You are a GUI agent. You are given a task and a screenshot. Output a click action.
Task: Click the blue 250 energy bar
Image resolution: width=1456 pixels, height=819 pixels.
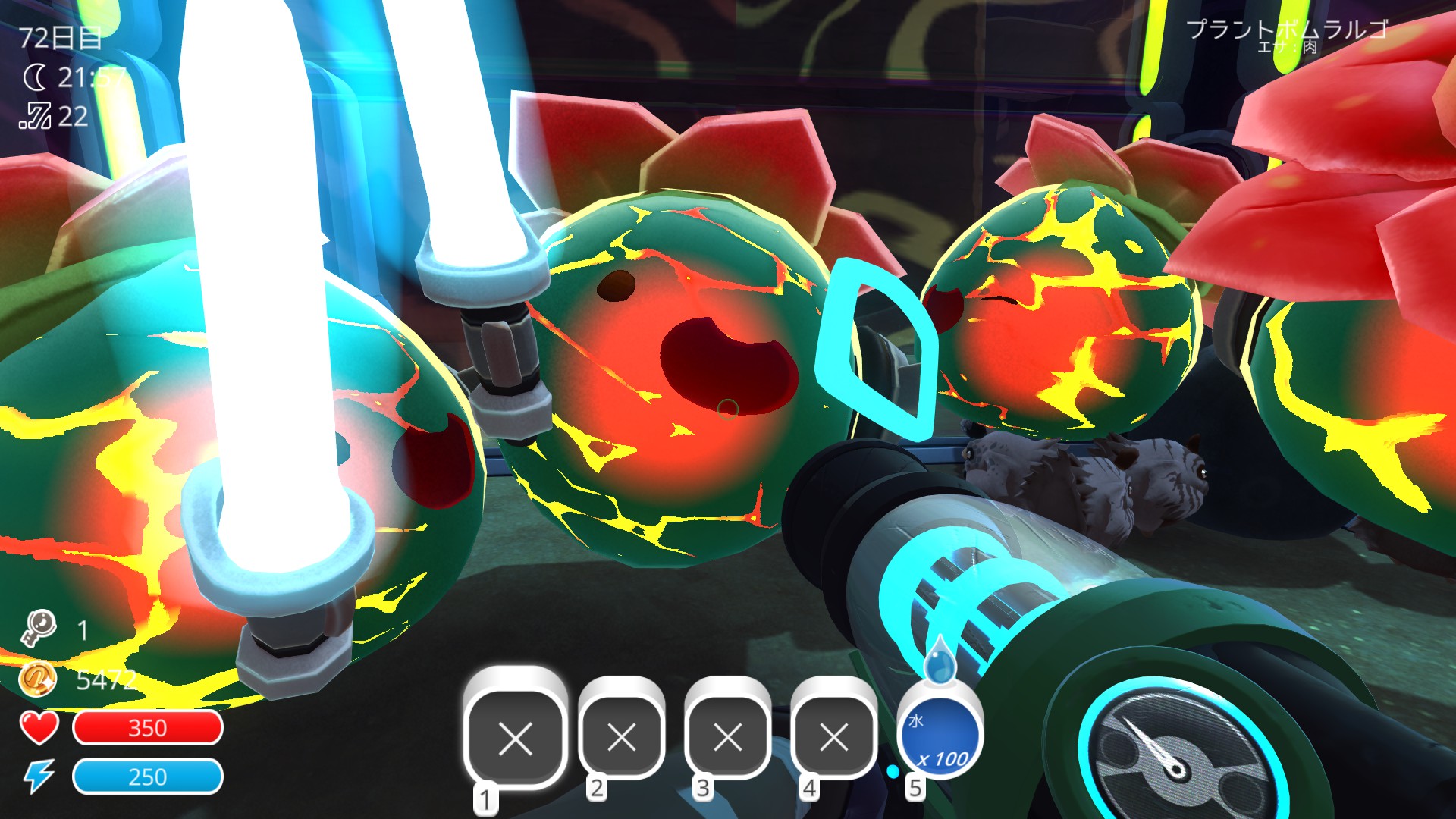(149, 777)
